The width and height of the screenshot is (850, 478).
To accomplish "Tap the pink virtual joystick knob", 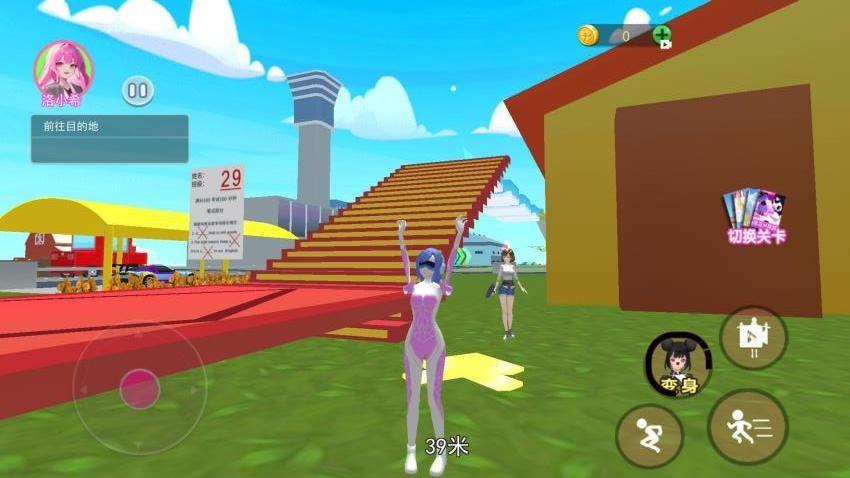I will tap(139, 388).
